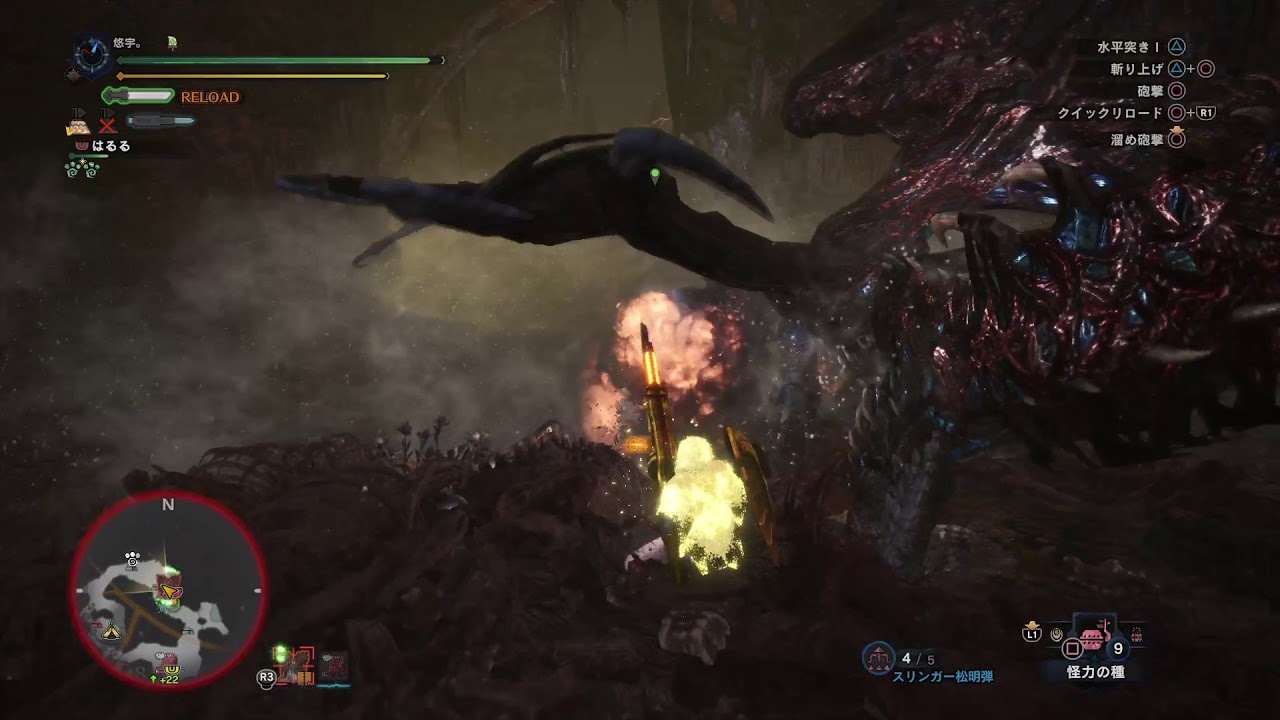The image size is (1280, 720).
Task: Click the ammo clip icon below RELOAD
Action: point(162,121)
